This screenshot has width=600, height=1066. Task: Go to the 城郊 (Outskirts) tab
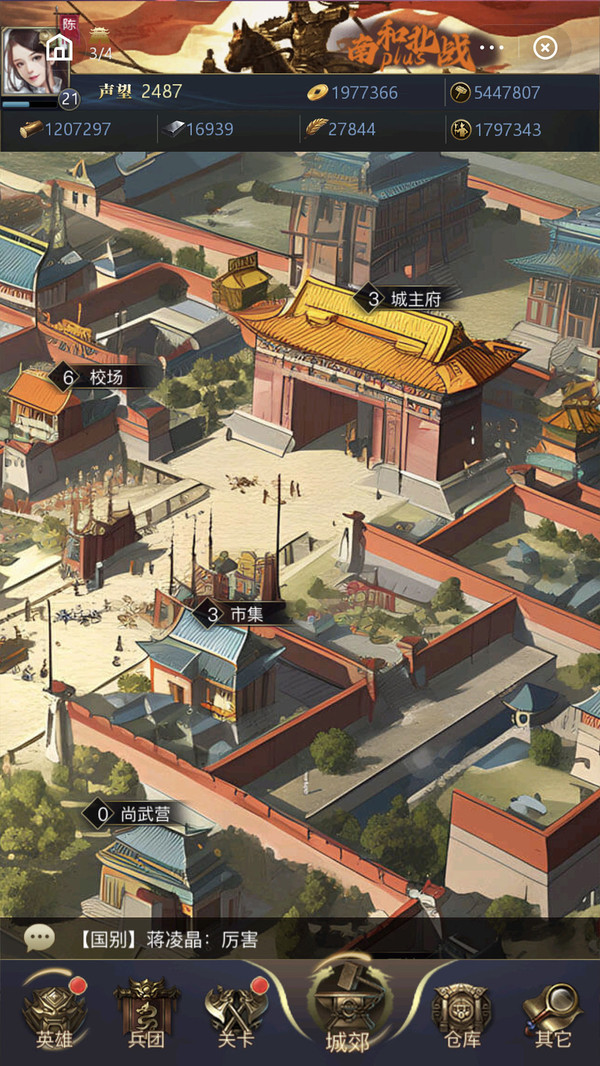[x=347, y=1010]
